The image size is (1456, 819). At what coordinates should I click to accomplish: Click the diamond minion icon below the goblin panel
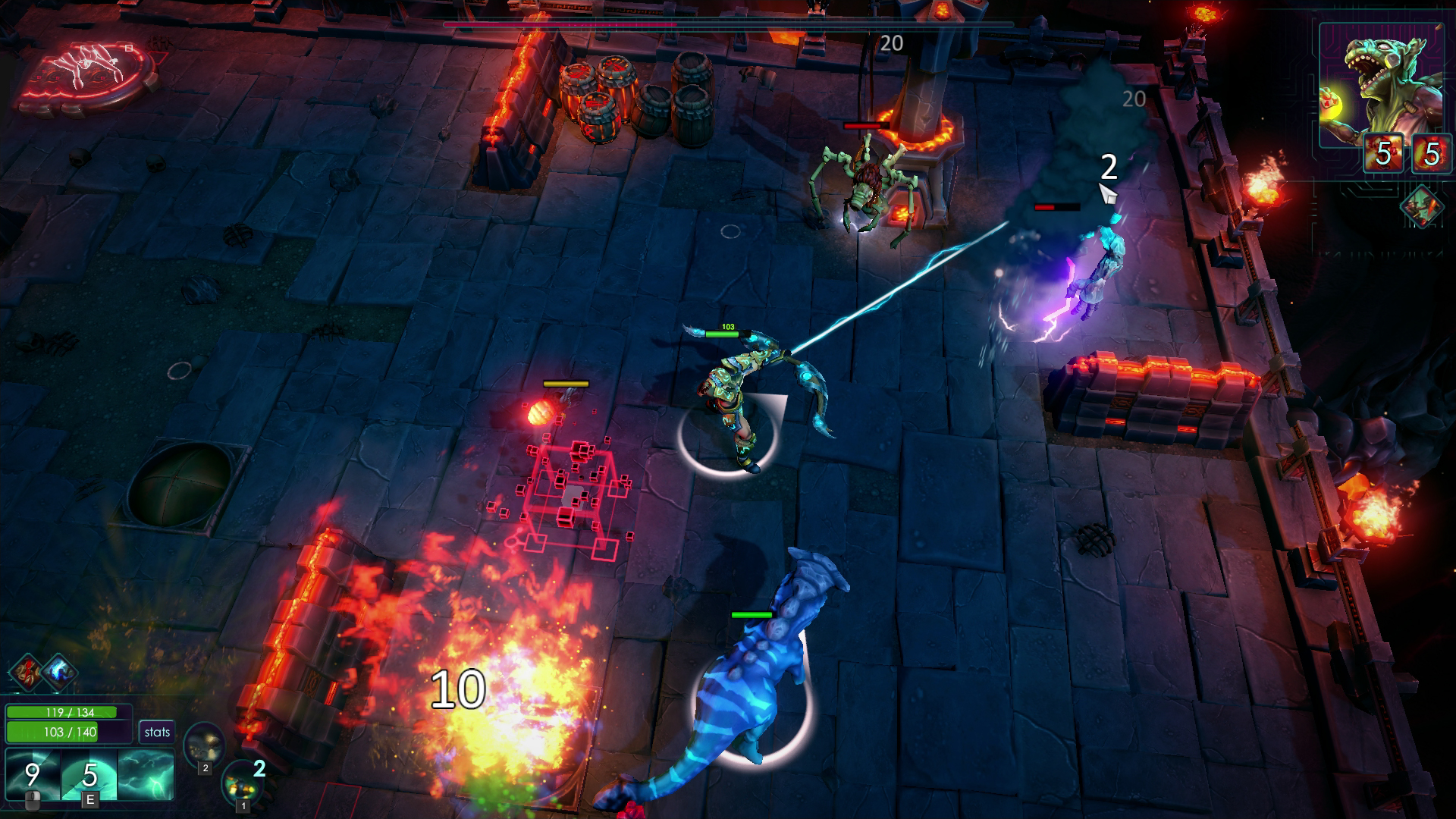pos(1423,207)
